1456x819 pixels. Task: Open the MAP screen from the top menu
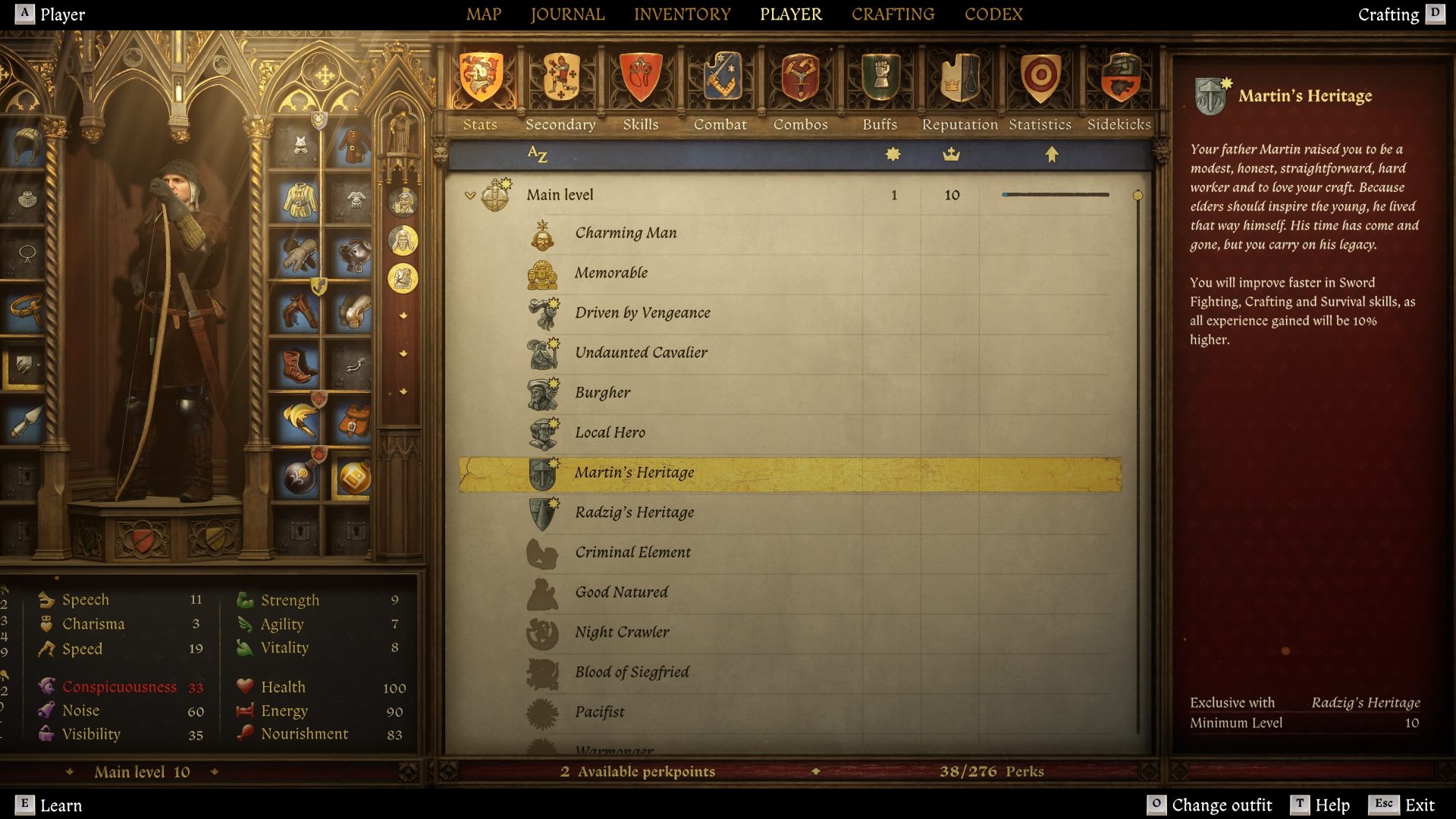485,14
